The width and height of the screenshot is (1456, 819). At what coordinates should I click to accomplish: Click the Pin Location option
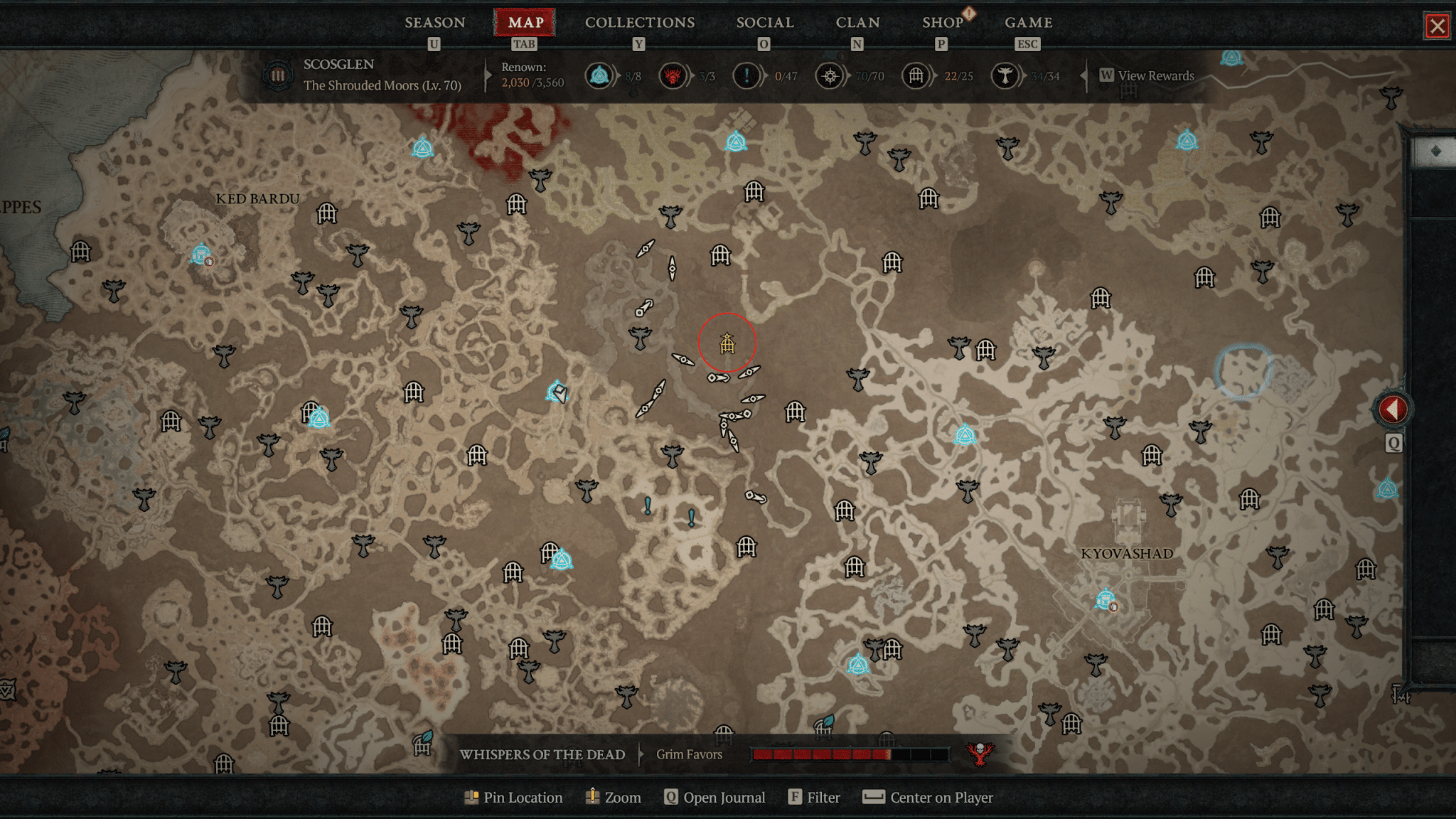click(x=513, y=798)
